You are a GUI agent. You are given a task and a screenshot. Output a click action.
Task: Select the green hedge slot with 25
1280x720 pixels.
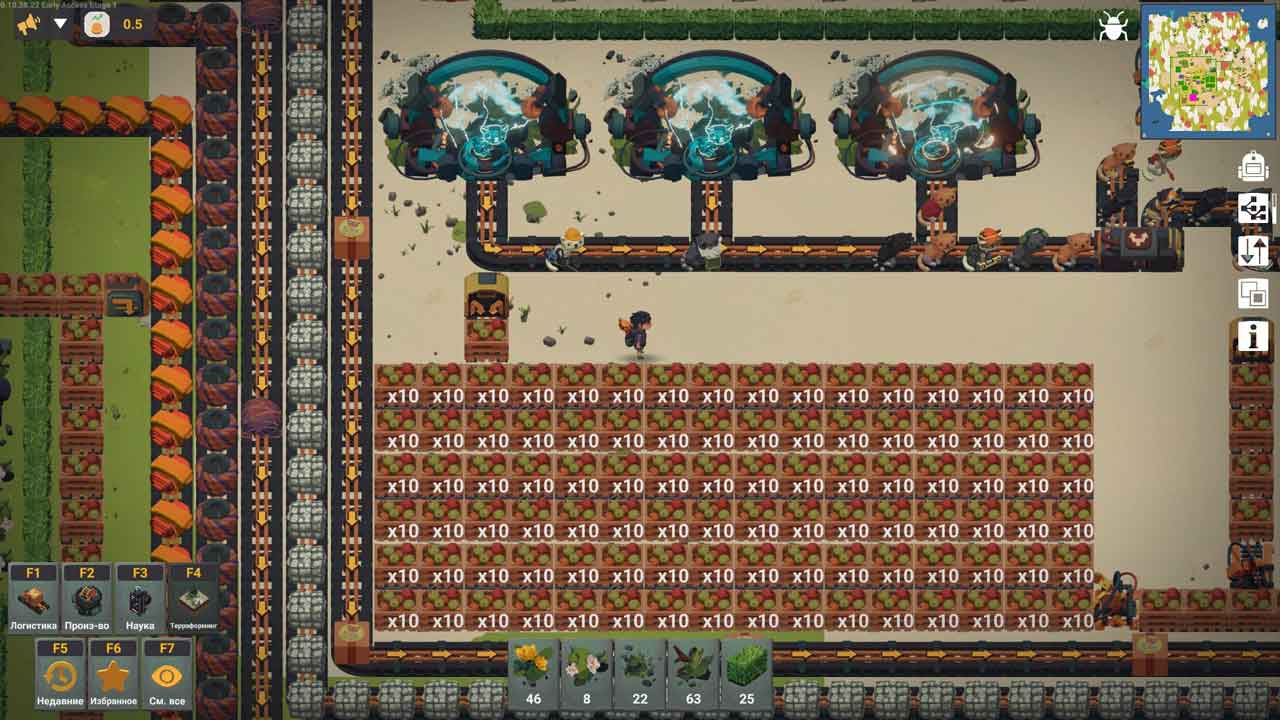tap(746, 672)
